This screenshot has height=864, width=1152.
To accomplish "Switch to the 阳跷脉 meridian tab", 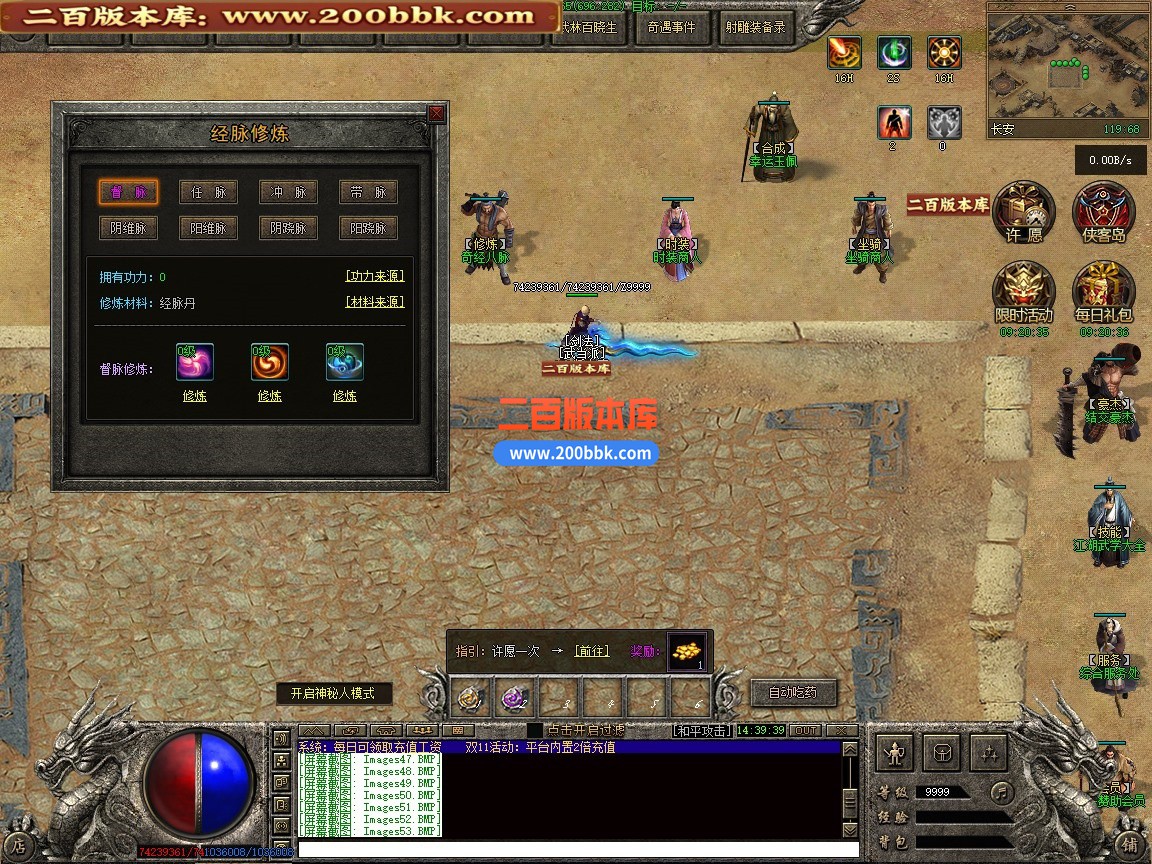I will click(x=368, y=228).
